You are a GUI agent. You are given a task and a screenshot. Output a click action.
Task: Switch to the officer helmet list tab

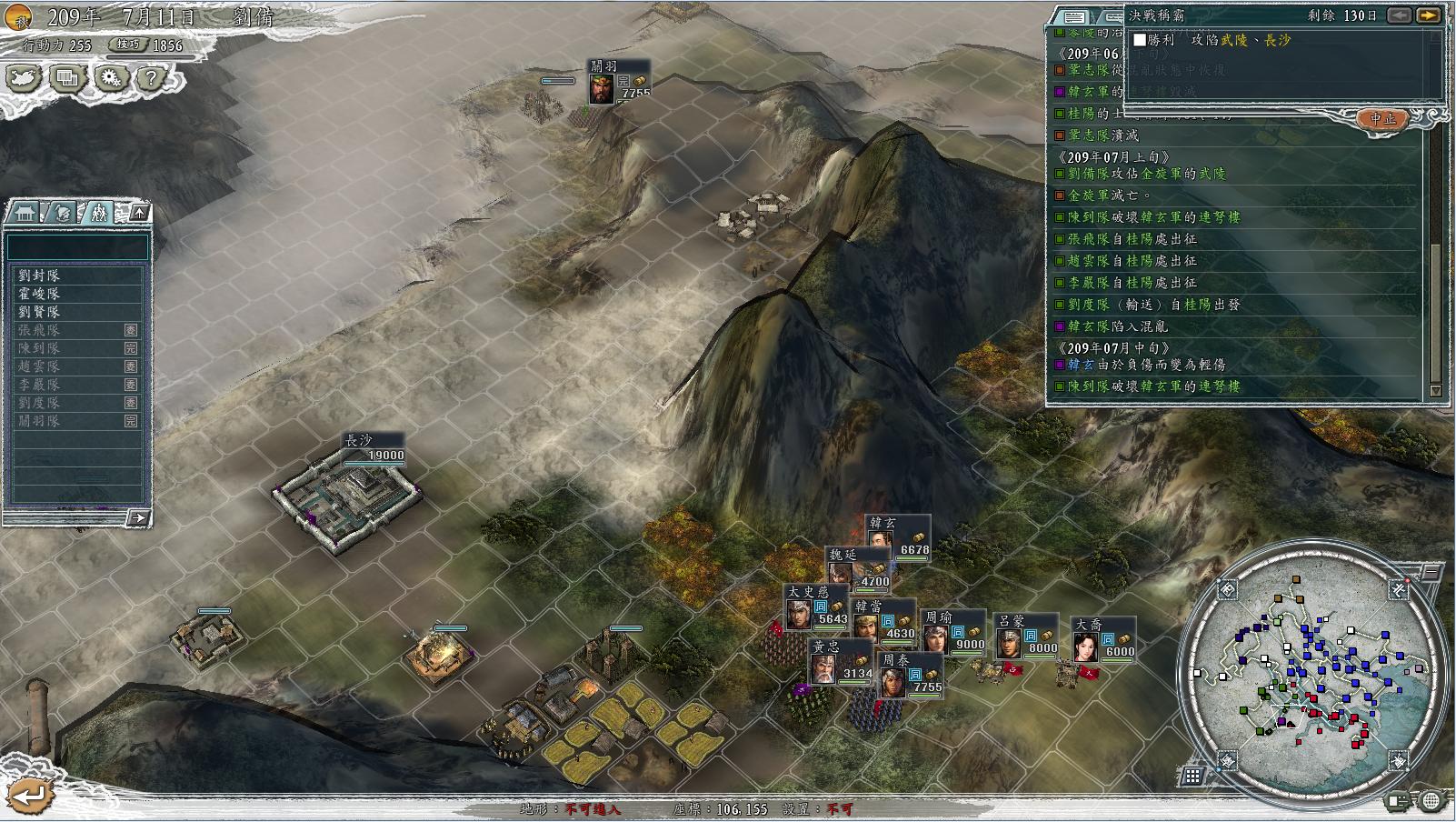pyautogui.click(x=62, y=213)
